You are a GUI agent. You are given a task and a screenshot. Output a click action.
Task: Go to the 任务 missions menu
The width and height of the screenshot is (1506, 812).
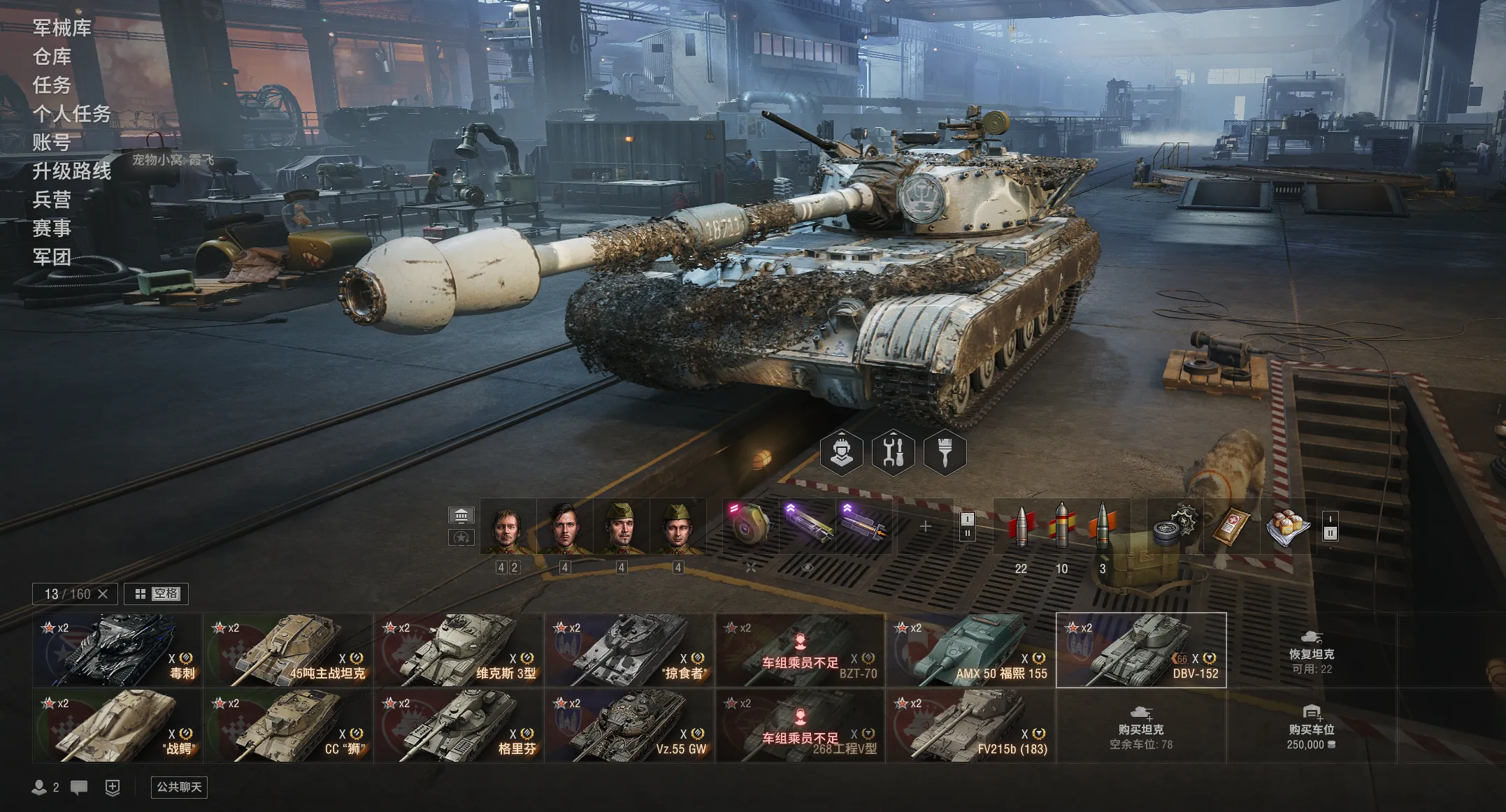coord(52,85)
